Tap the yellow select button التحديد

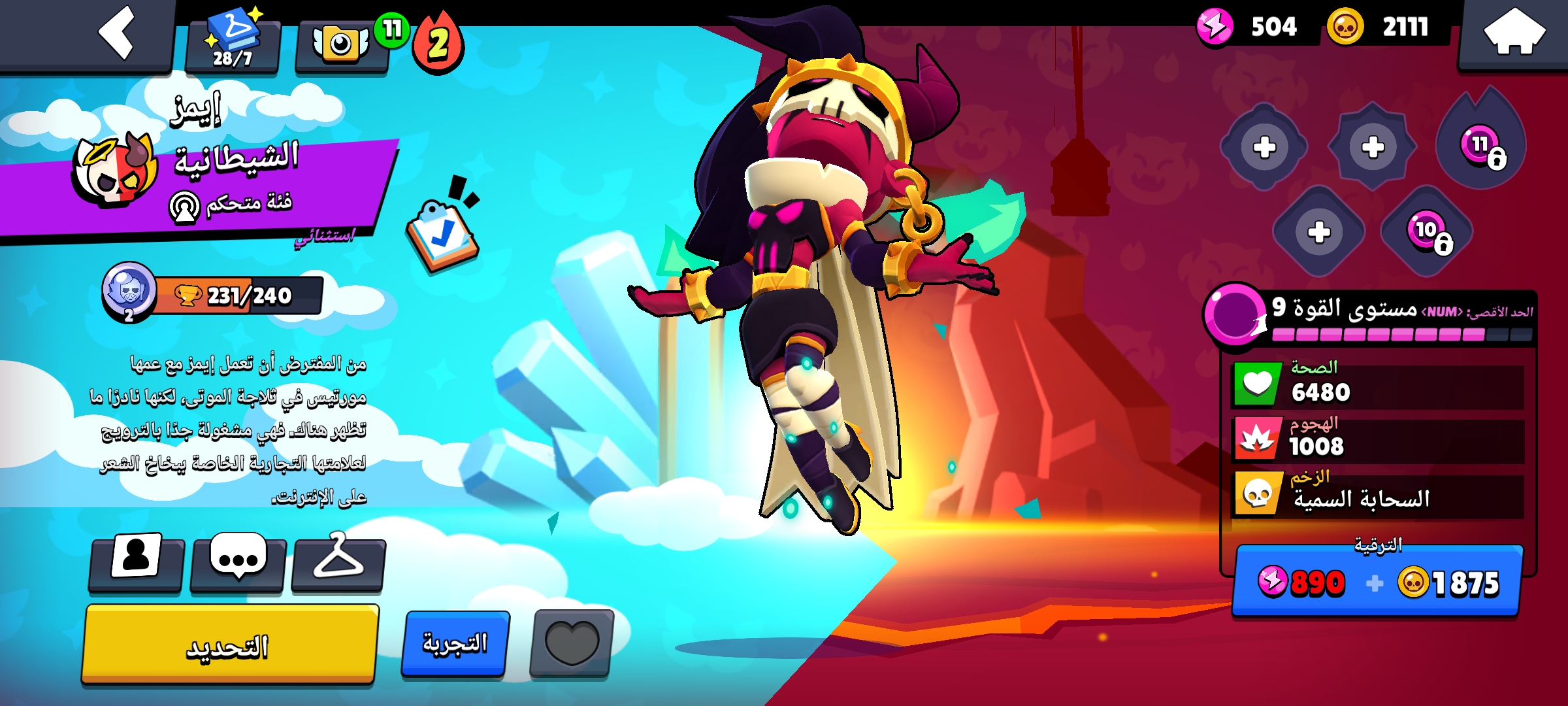pos(229,646)
